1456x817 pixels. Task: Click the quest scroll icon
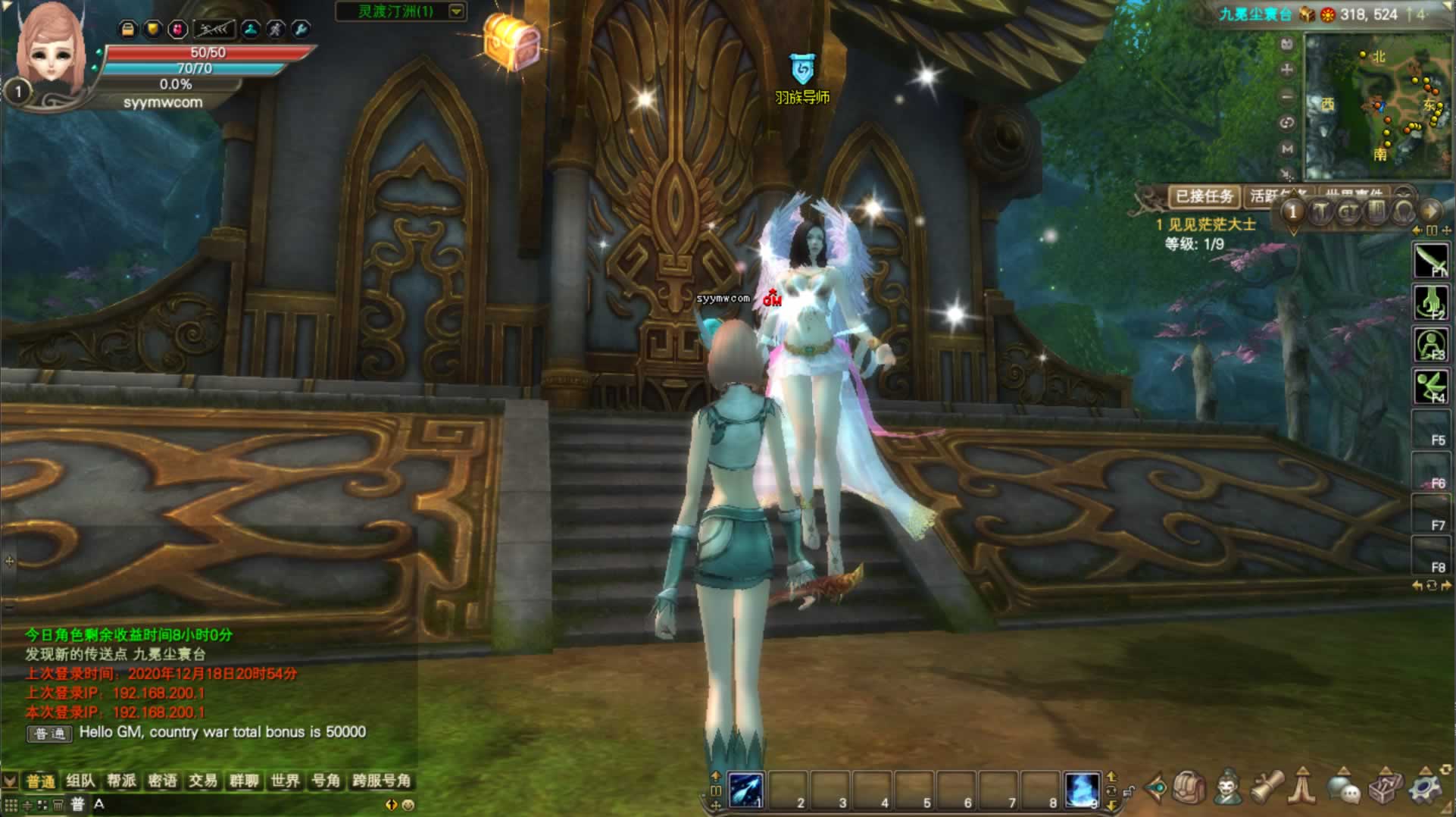(1267, 788)
